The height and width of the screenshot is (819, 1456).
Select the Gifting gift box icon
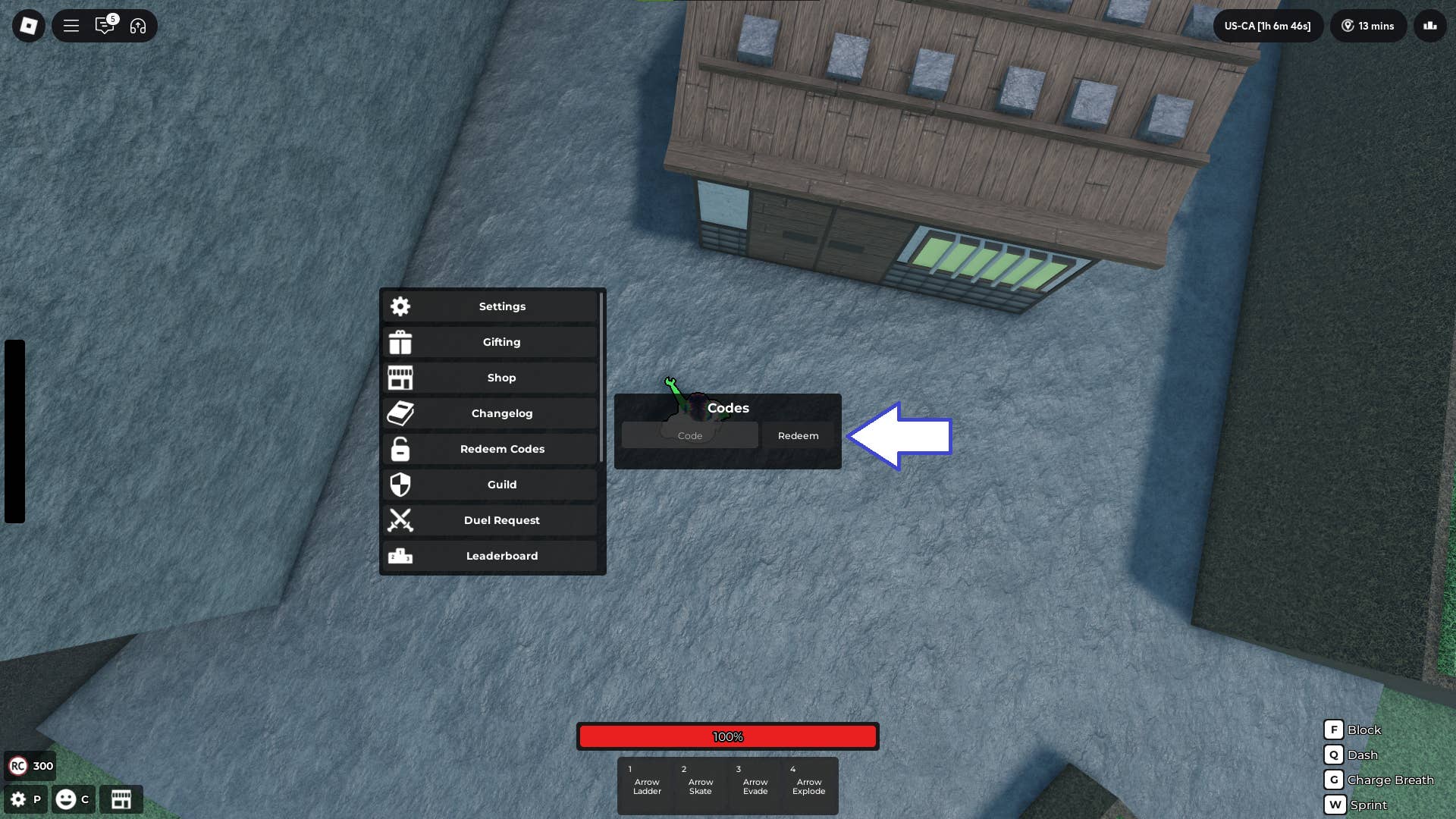coord(400,342)
